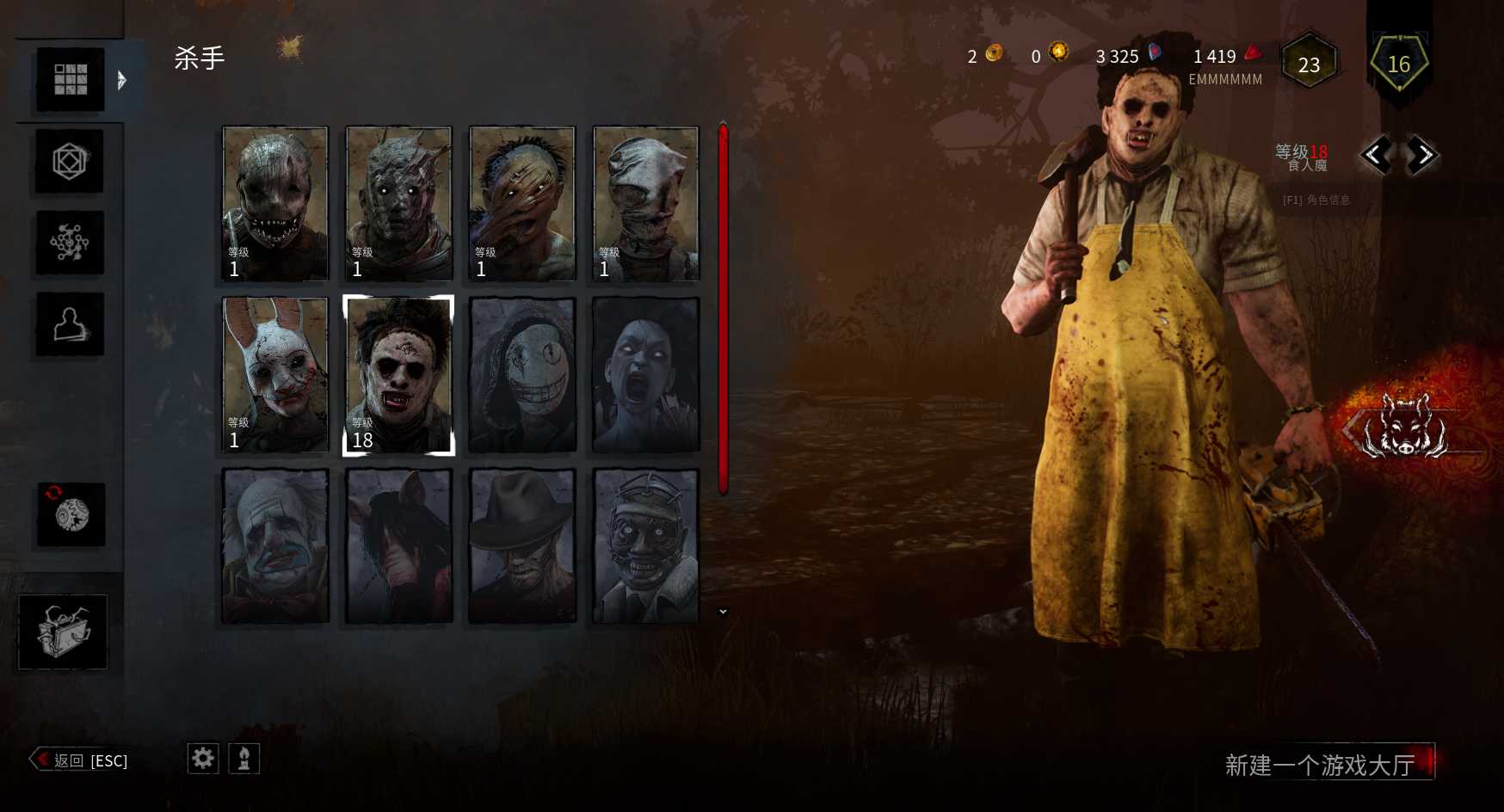Choose the Wraith killer card
1504x812 pixels.
pos(398,203)
